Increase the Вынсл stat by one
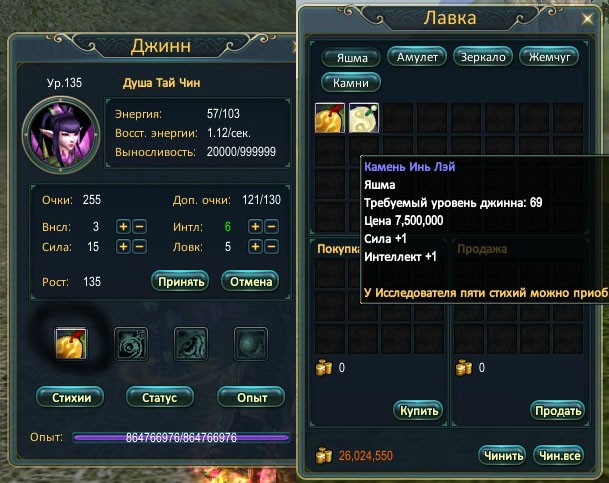Screen dimensions: 609x483 click(x=124, y=226)
